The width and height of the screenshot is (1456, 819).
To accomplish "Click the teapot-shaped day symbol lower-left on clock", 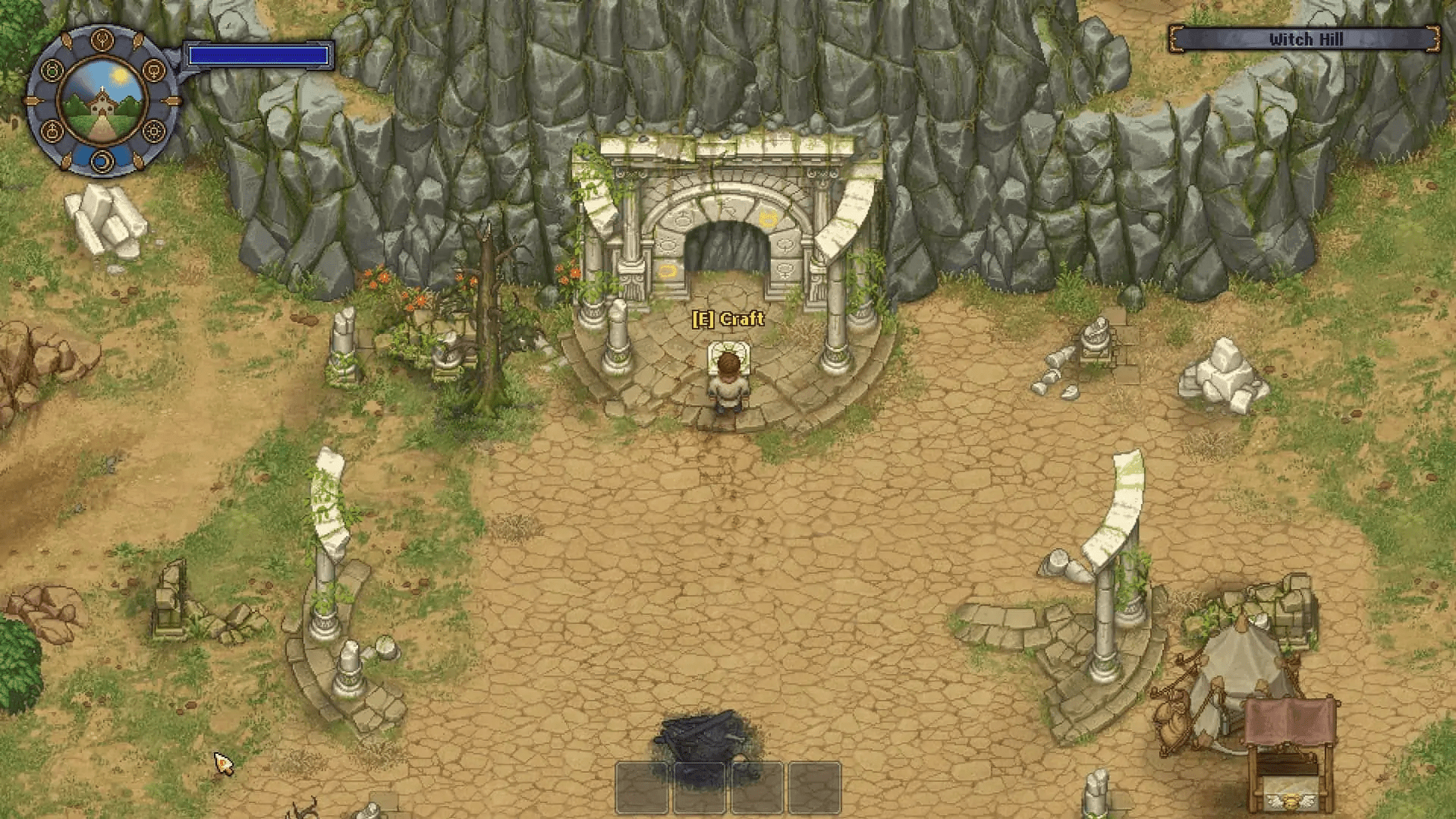I will 53,131.
